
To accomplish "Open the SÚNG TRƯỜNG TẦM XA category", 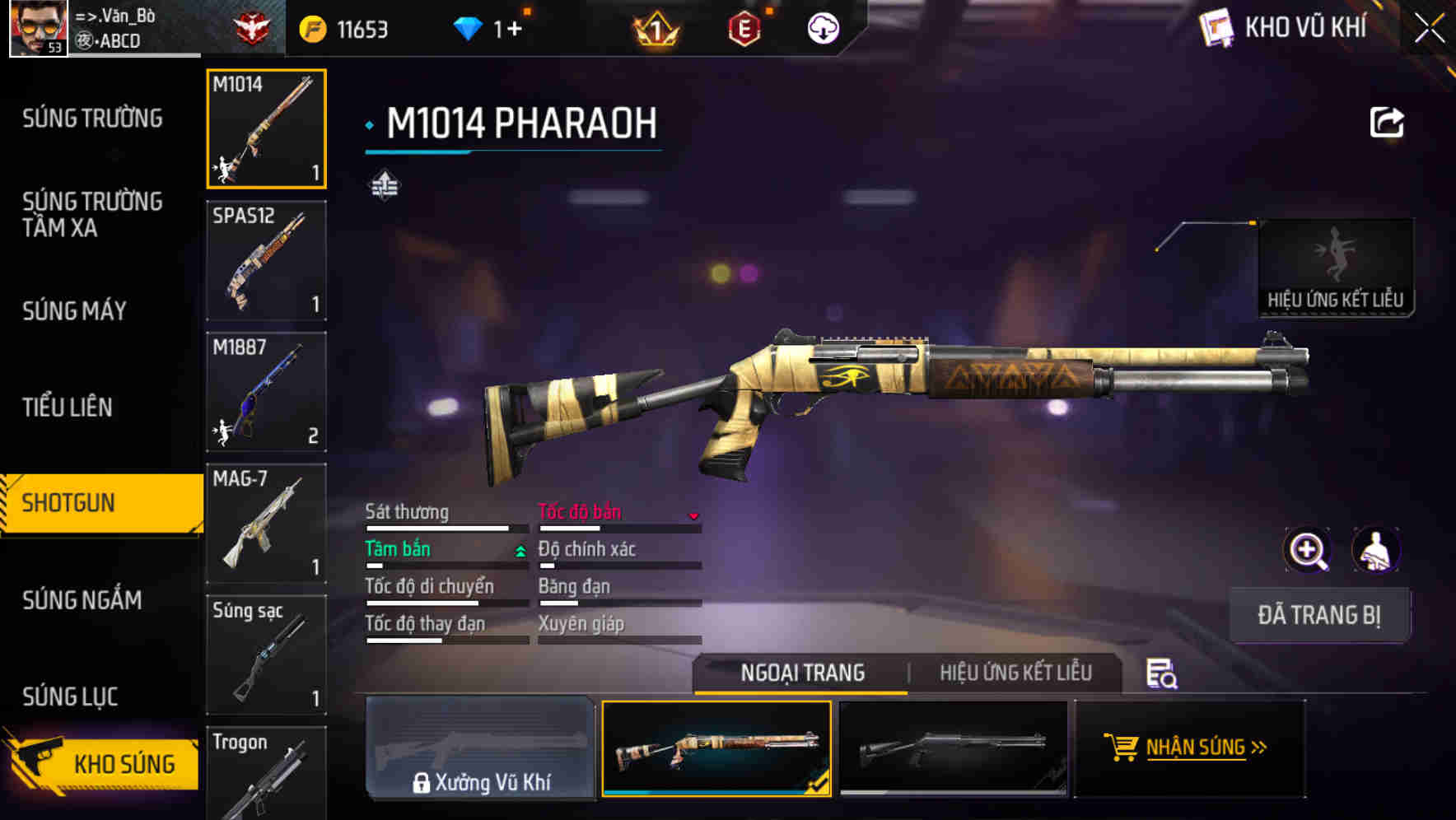I will (x=92, y=214).
